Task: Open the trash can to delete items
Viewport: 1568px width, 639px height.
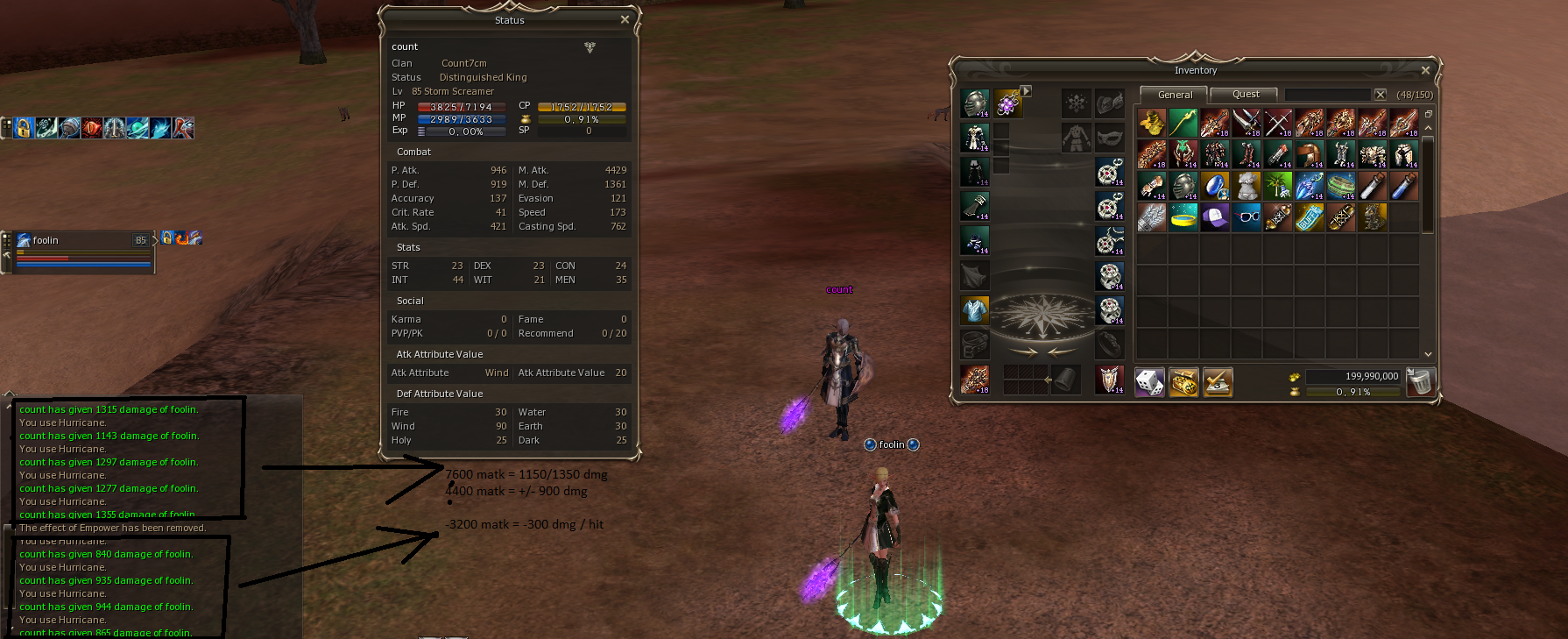Action: pos(1419,382)
